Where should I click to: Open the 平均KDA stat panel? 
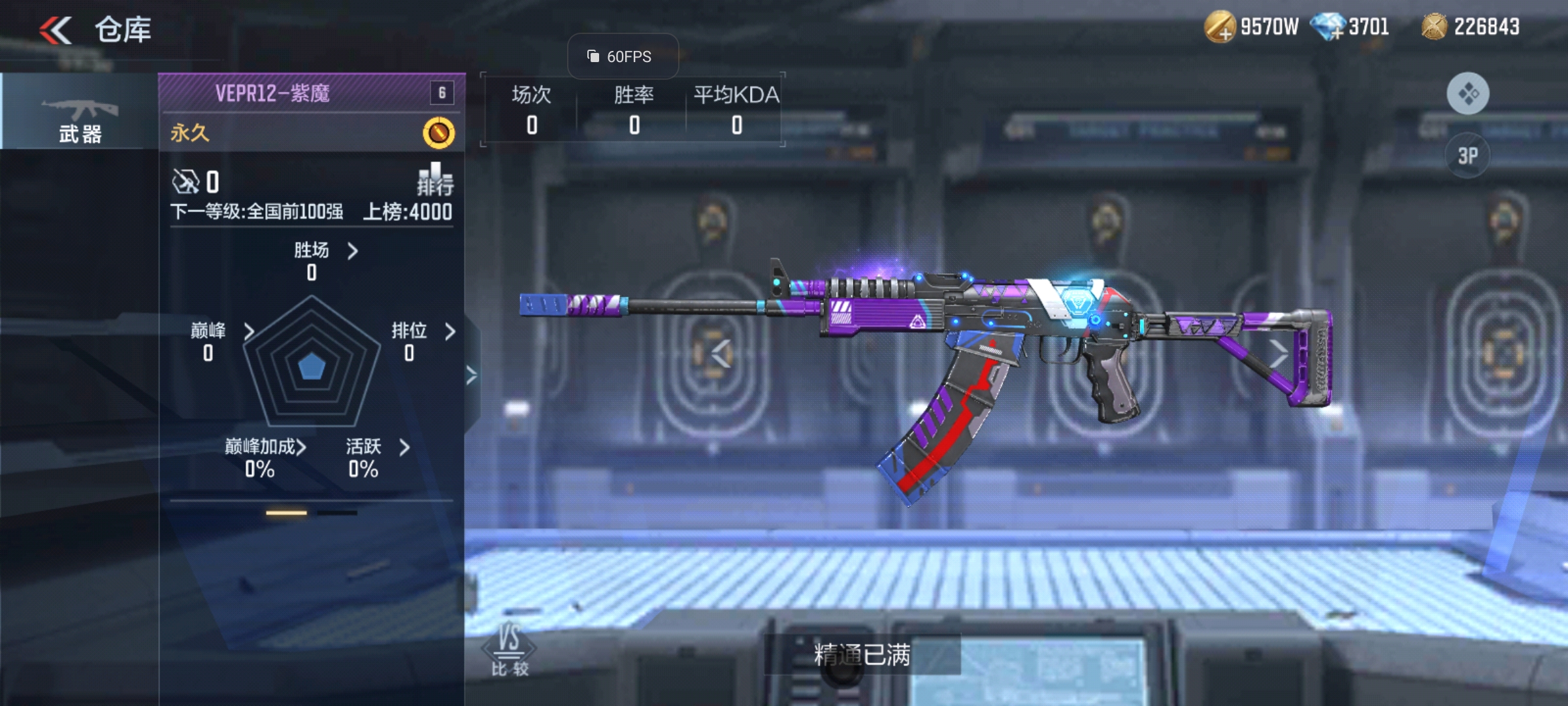click(x=736, y=109)
